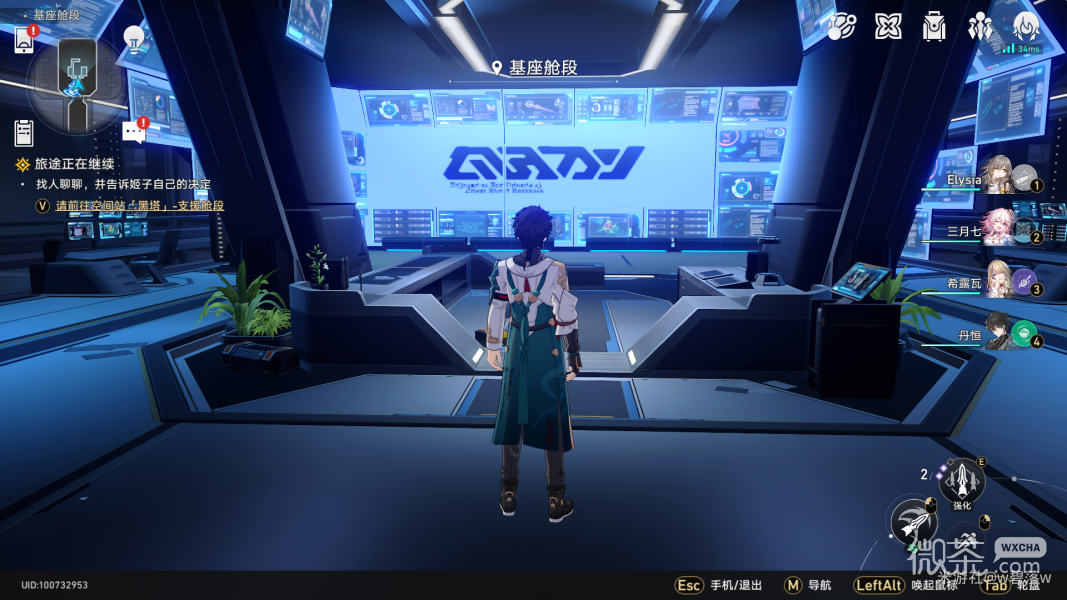Viewport: 1067px width, 600px height.
Task: Open the character head profile icon
Action: tap(1026, 26)
